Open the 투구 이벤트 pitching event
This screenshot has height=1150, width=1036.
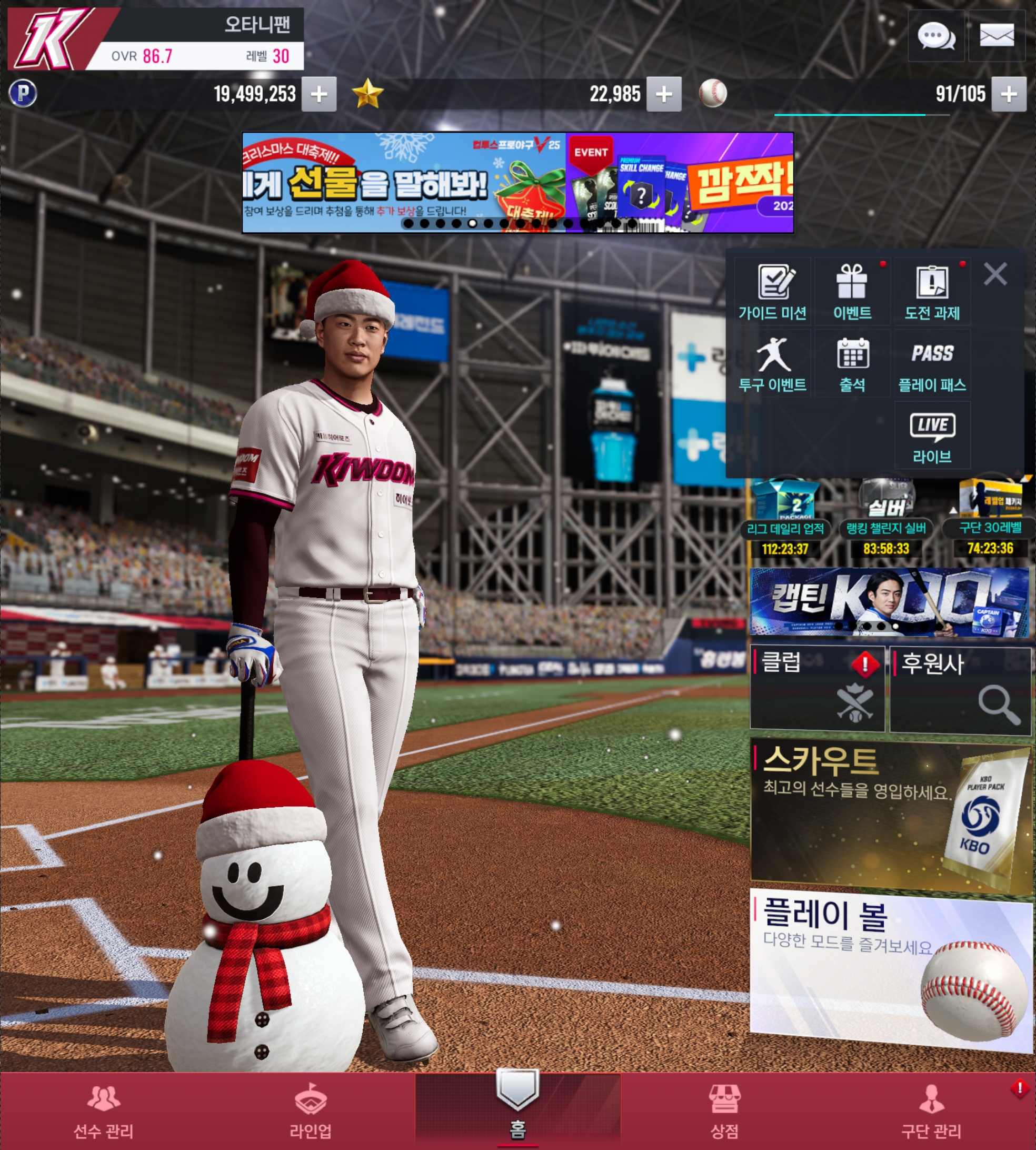pyautogui.click(x=772, y=364)
